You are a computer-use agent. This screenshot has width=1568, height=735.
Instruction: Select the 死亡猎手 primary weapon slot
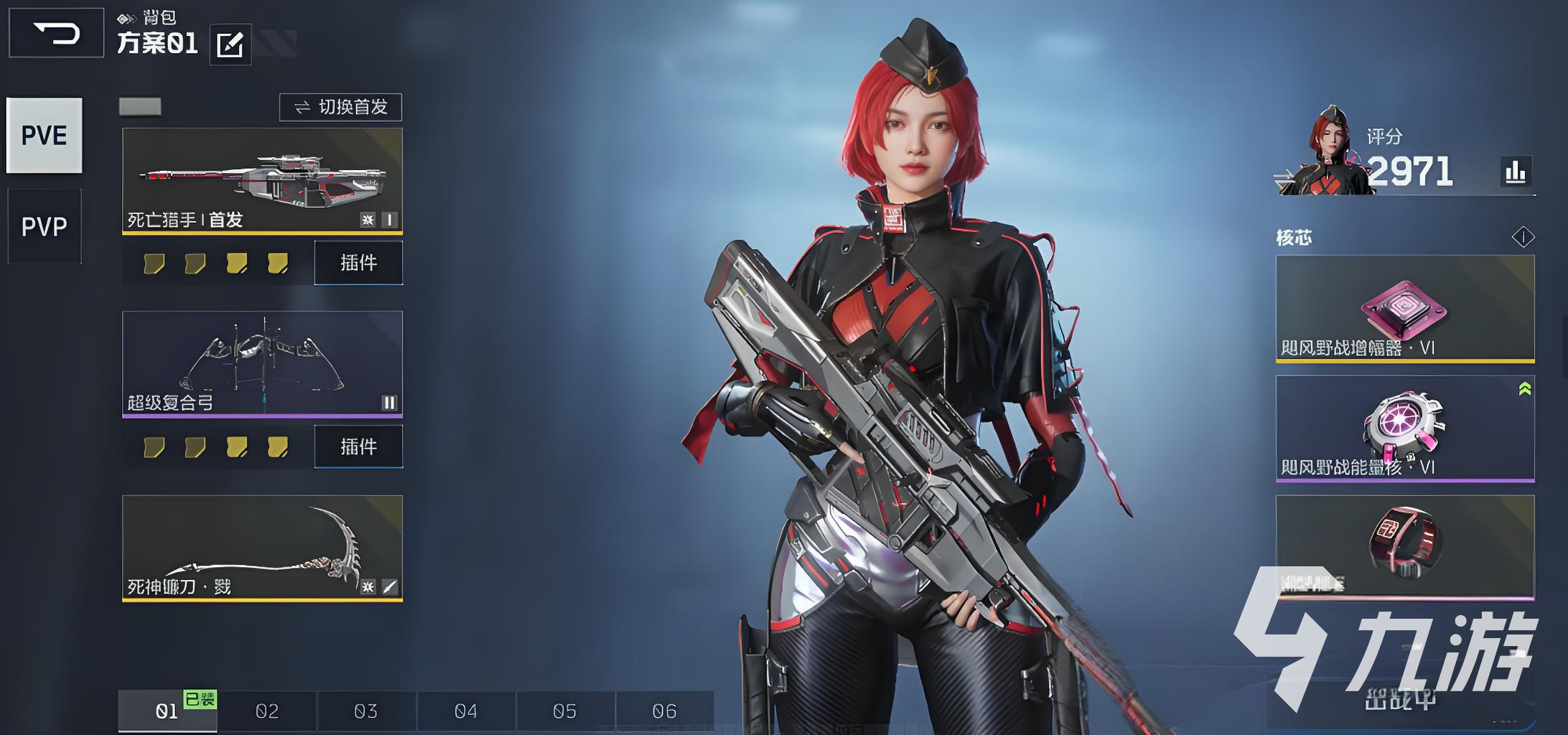pyautogui.click(x=262, y=181)
